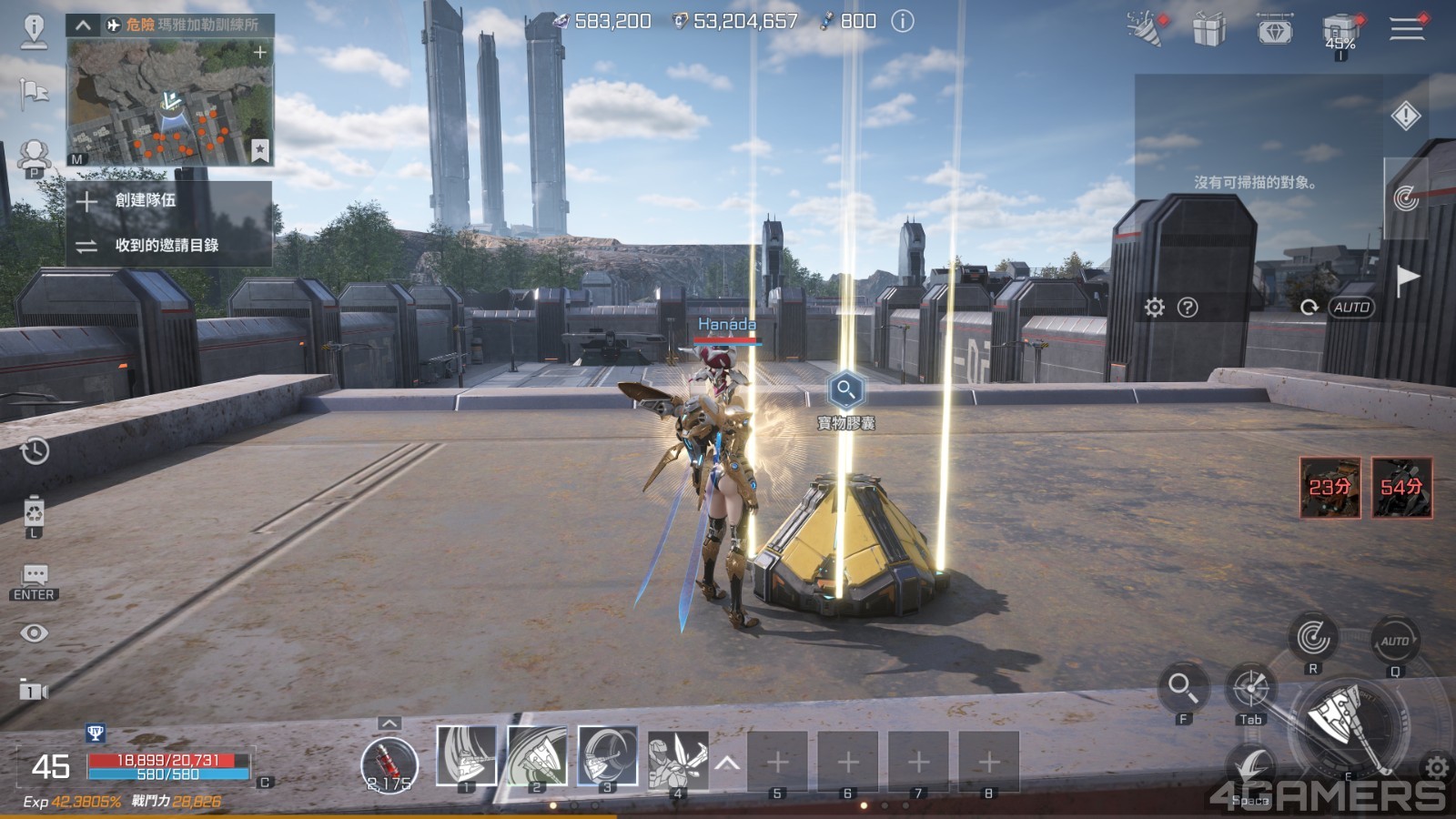Use the red health potion slot

click(389, 763)
